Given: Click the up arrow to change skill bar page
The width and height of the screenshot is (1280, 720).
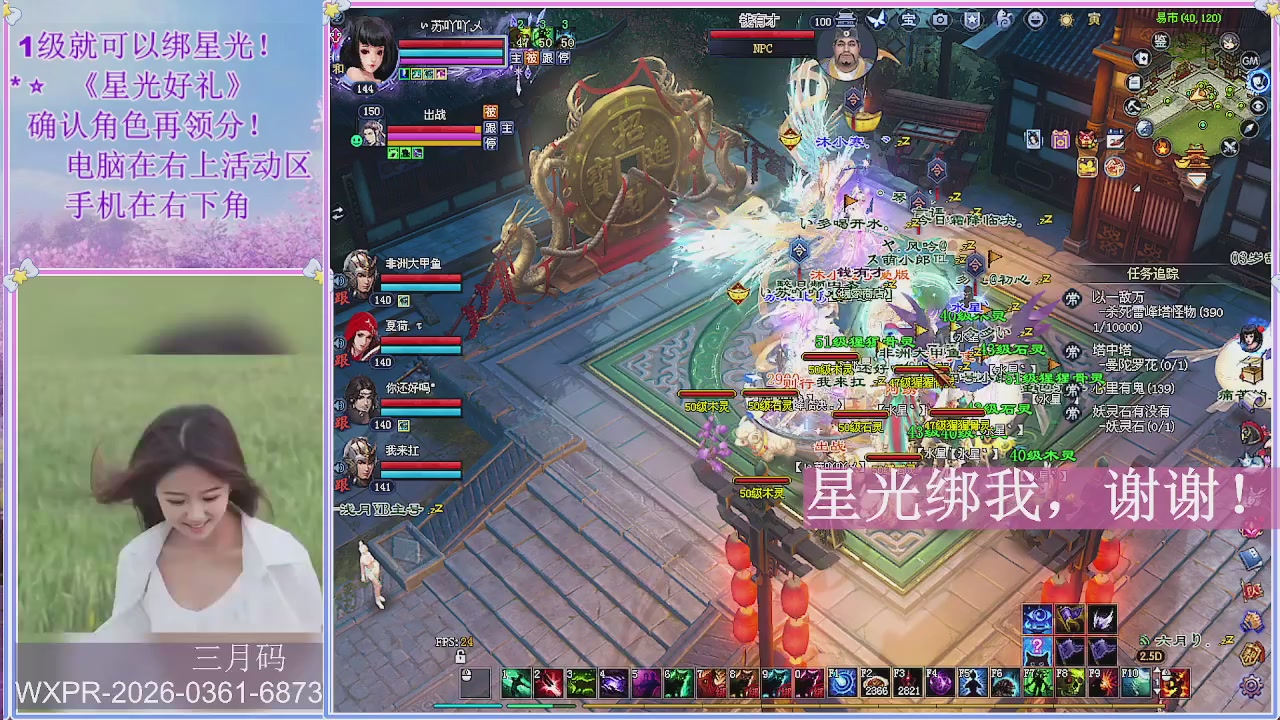Looking at the screenshot, I should (1157, 669).
